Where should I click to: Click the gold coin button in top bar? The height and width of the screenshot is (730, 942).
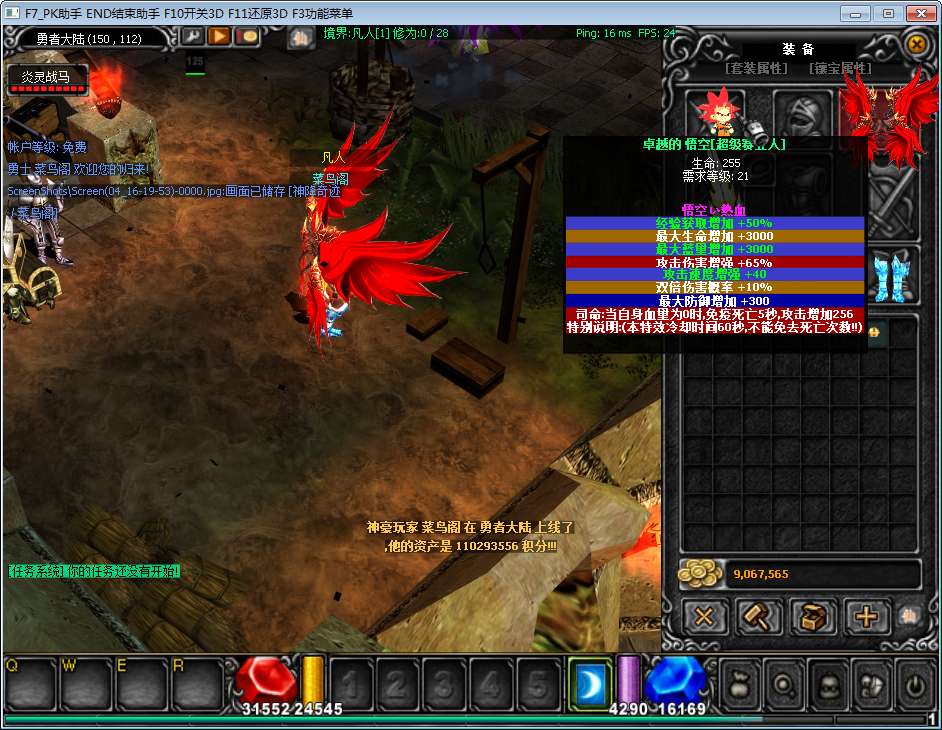point(246,37)
